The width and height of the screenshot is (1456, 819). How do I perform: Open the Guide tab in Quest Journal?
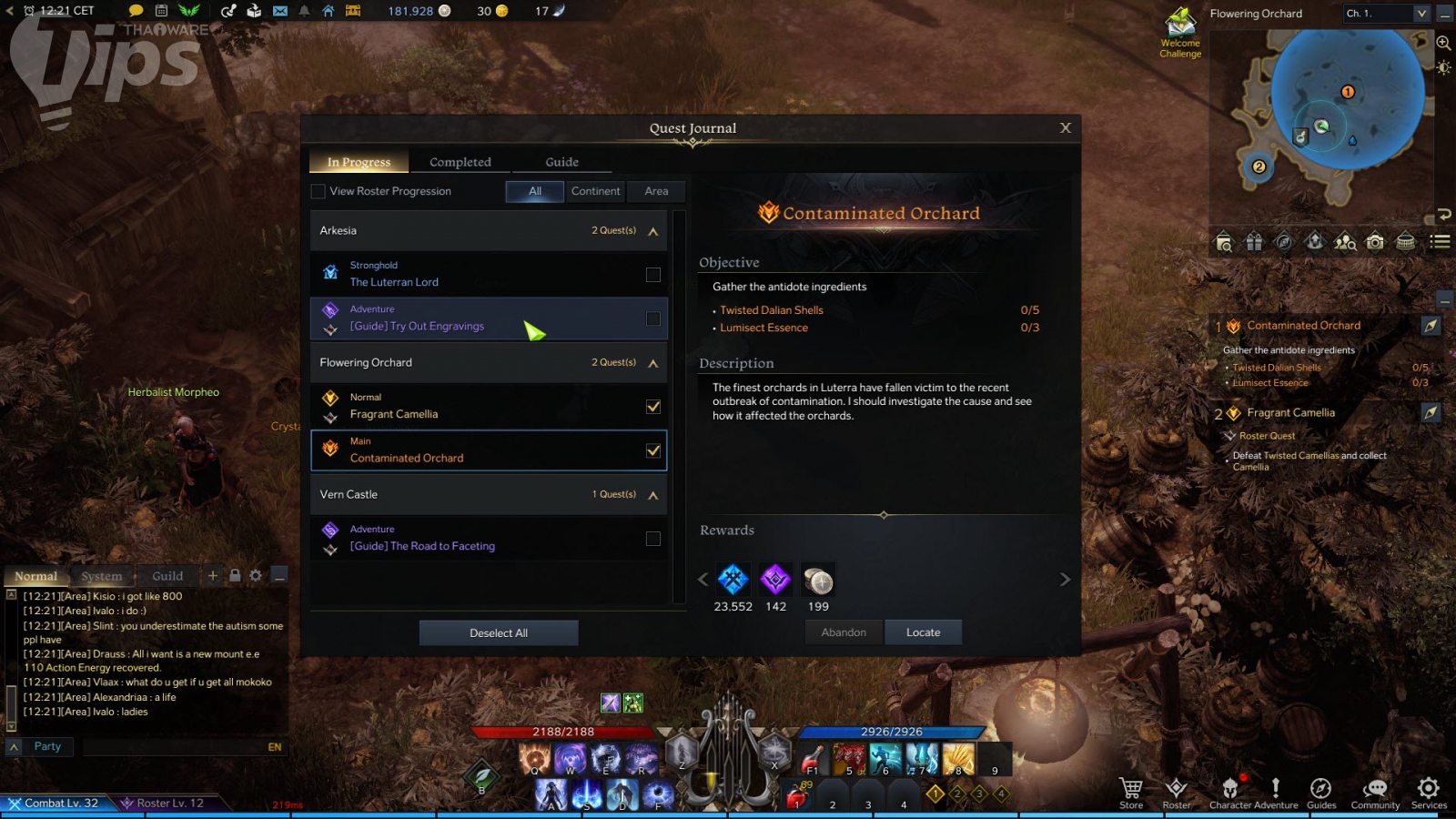[x=561, y=162]
